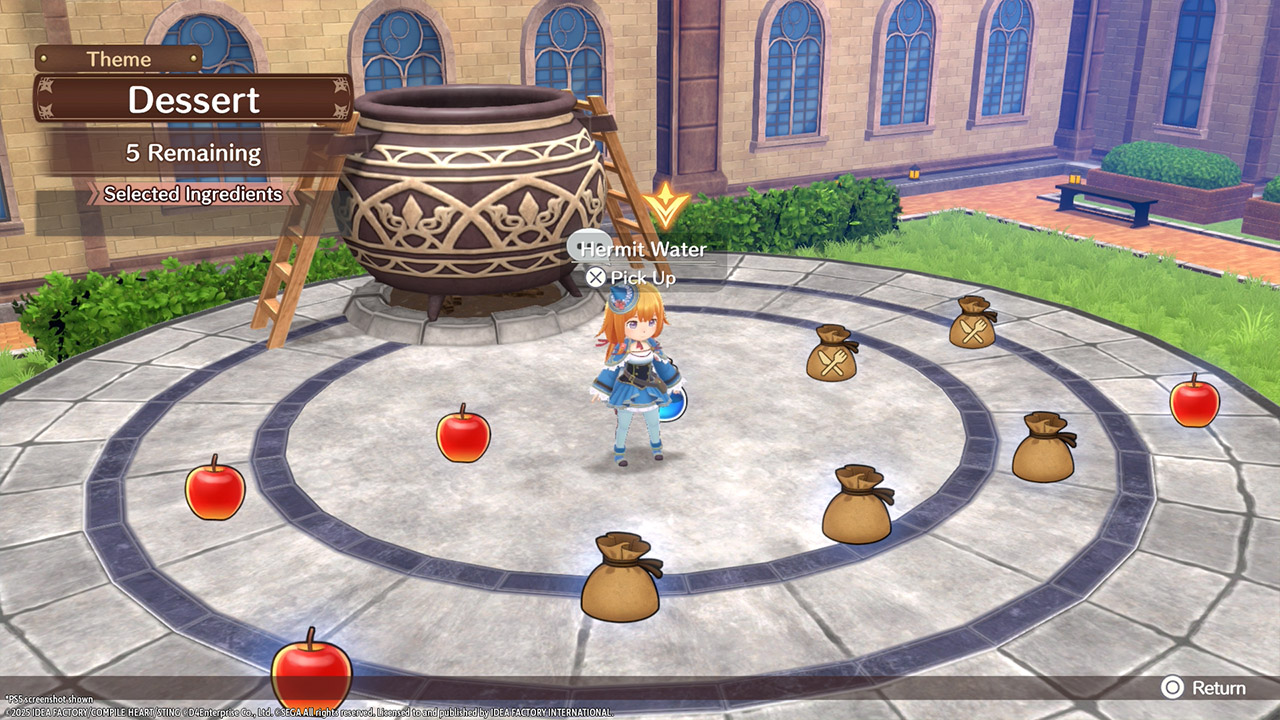The image size is (1280, 720).
Task: Click the Dessert theme banner
Action: [x=193, y=100]
